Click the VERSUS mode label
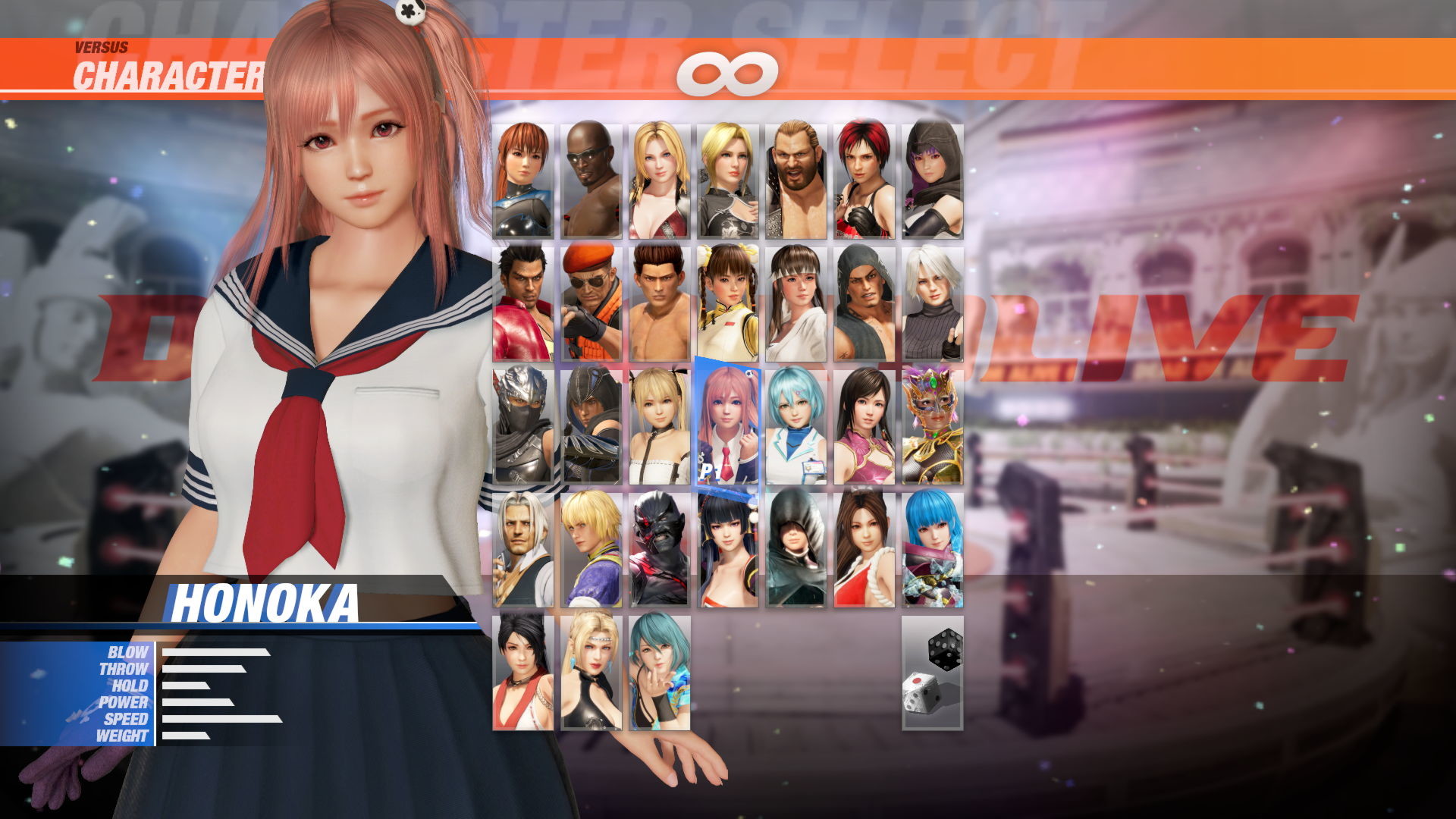The image size is (1456, 819). coord(99,45)
